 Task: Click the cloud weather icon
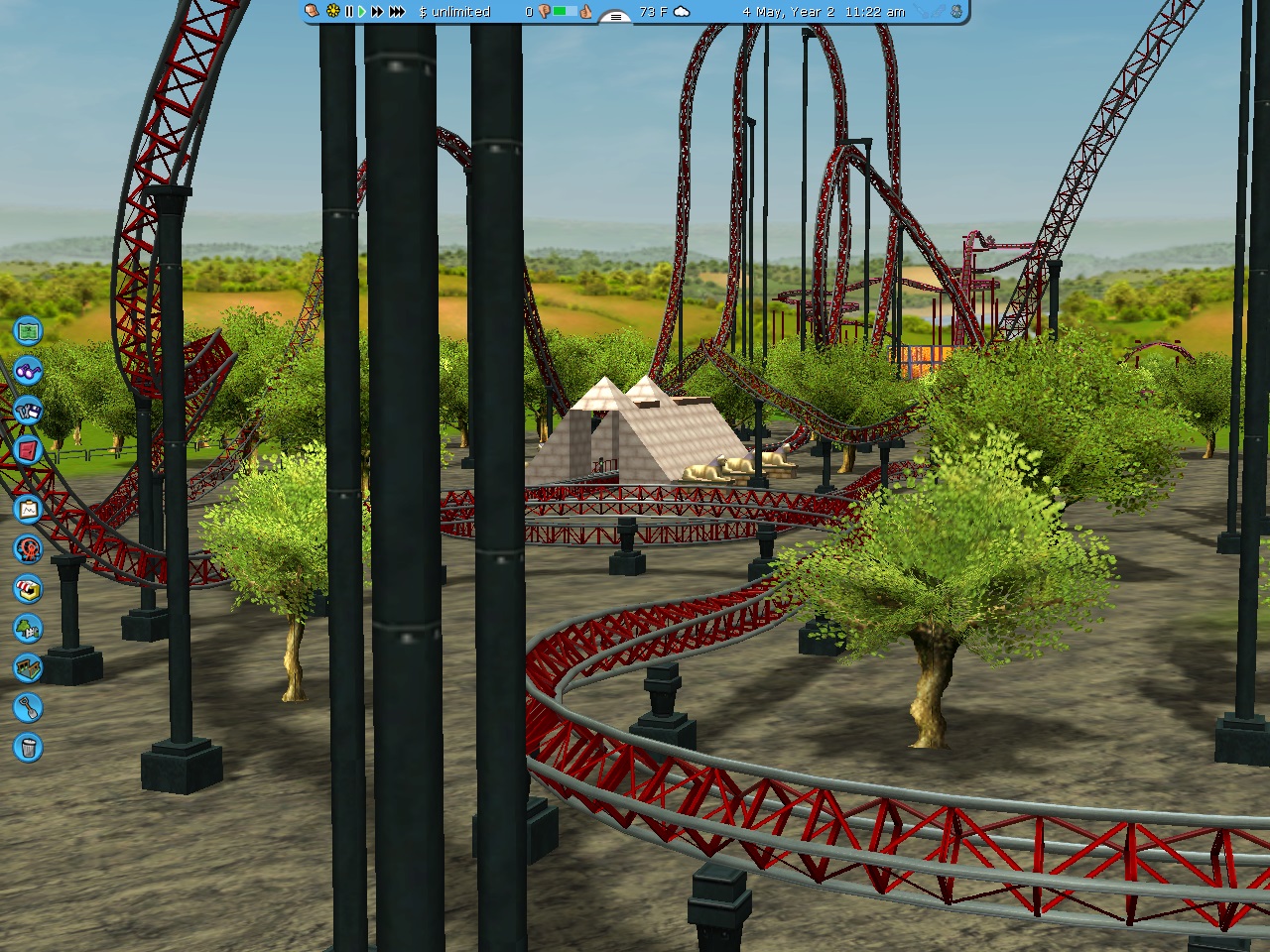[x=682, y=12]
